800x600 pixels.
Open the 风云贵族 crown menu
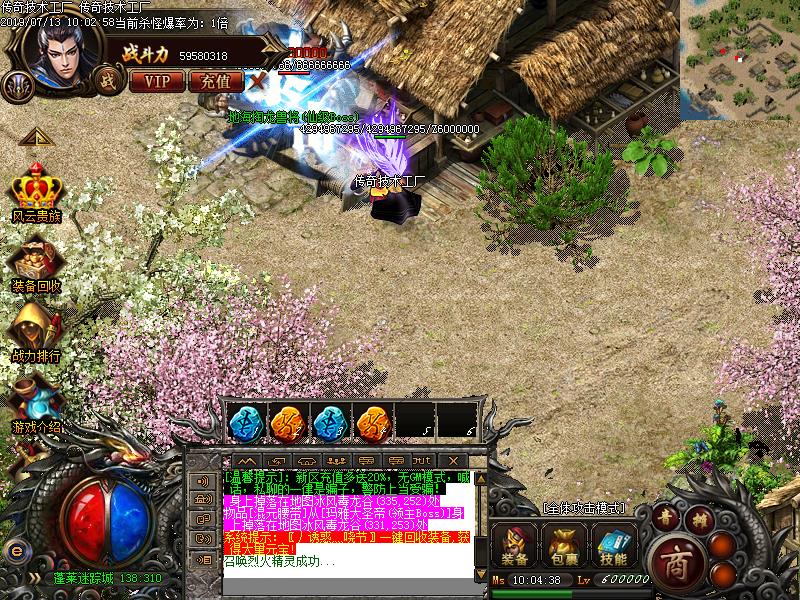[36, 193]
